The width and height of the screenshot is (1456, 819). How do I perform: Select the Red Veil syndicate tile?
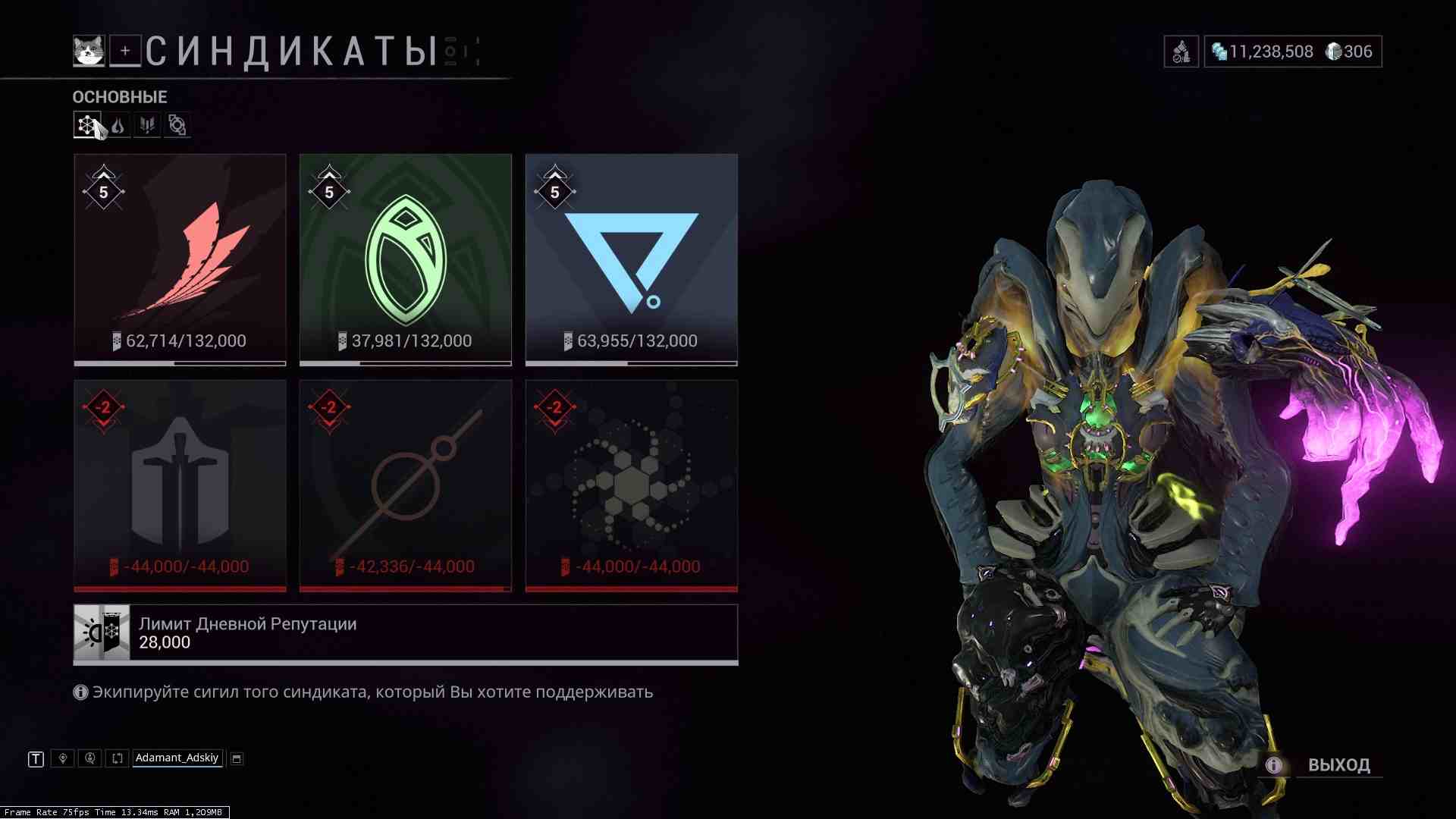[x=180, y=259]
